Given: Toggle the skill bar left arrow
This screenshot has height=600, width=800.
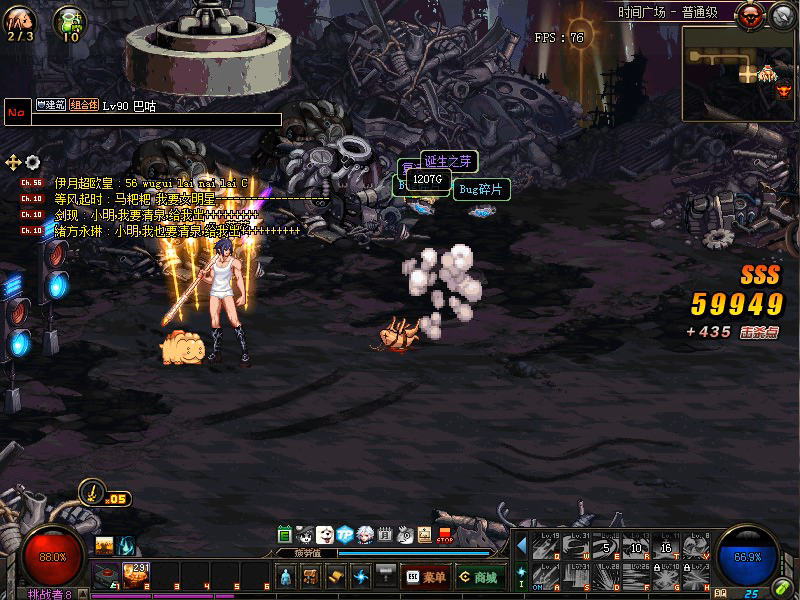Looking at the screenshot, I should 521,545.
